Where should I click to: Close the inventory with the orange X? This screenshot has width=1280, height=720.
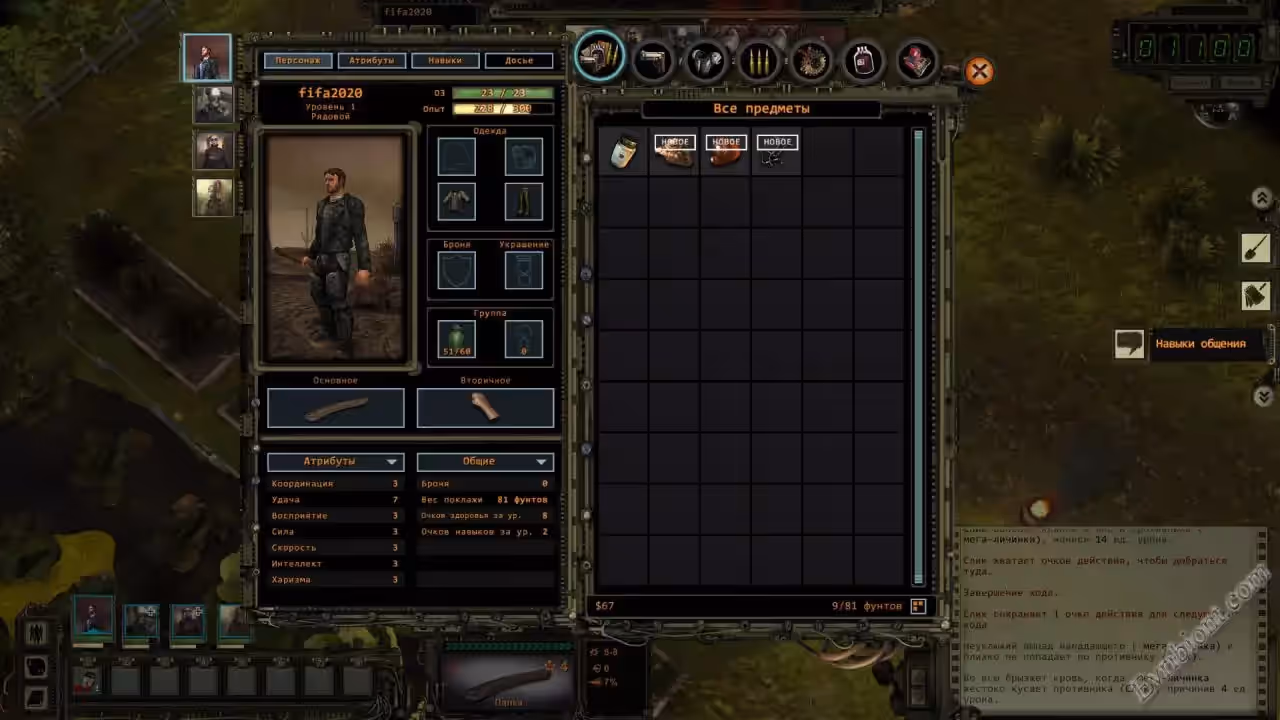pyautogui.click(x=979, y=71)
